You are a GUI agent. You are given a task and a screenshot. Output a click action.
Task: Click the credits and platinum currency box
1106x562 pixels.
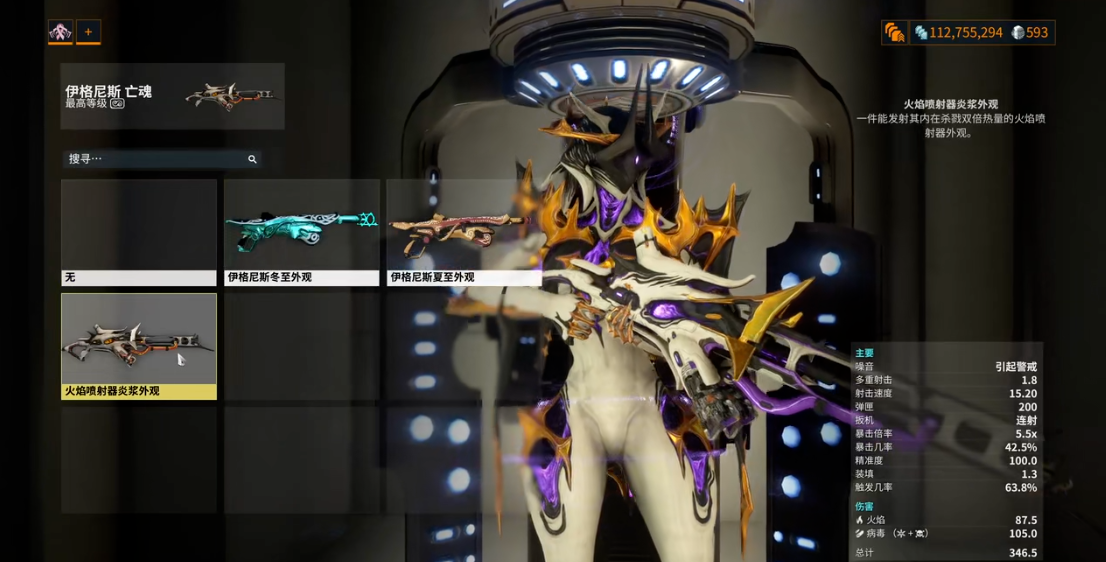tap(981, 33)
